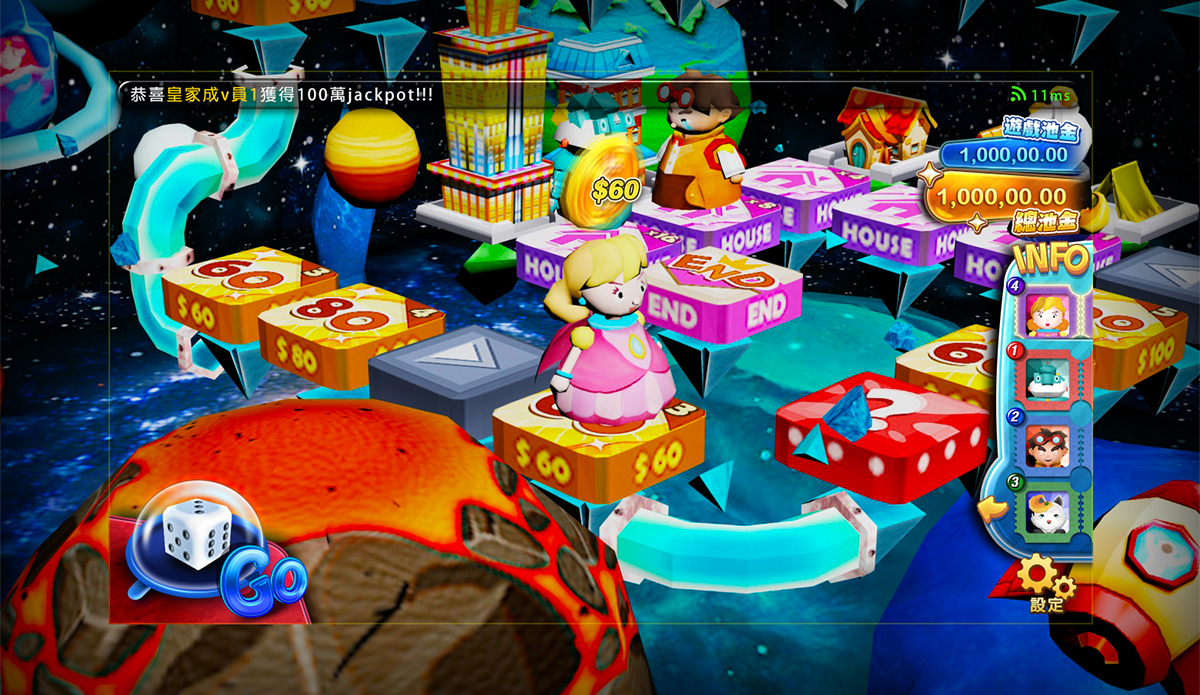Open the INFO panel header
This screenshot has width=1200, height=695.
click(x=1051, y=259)
